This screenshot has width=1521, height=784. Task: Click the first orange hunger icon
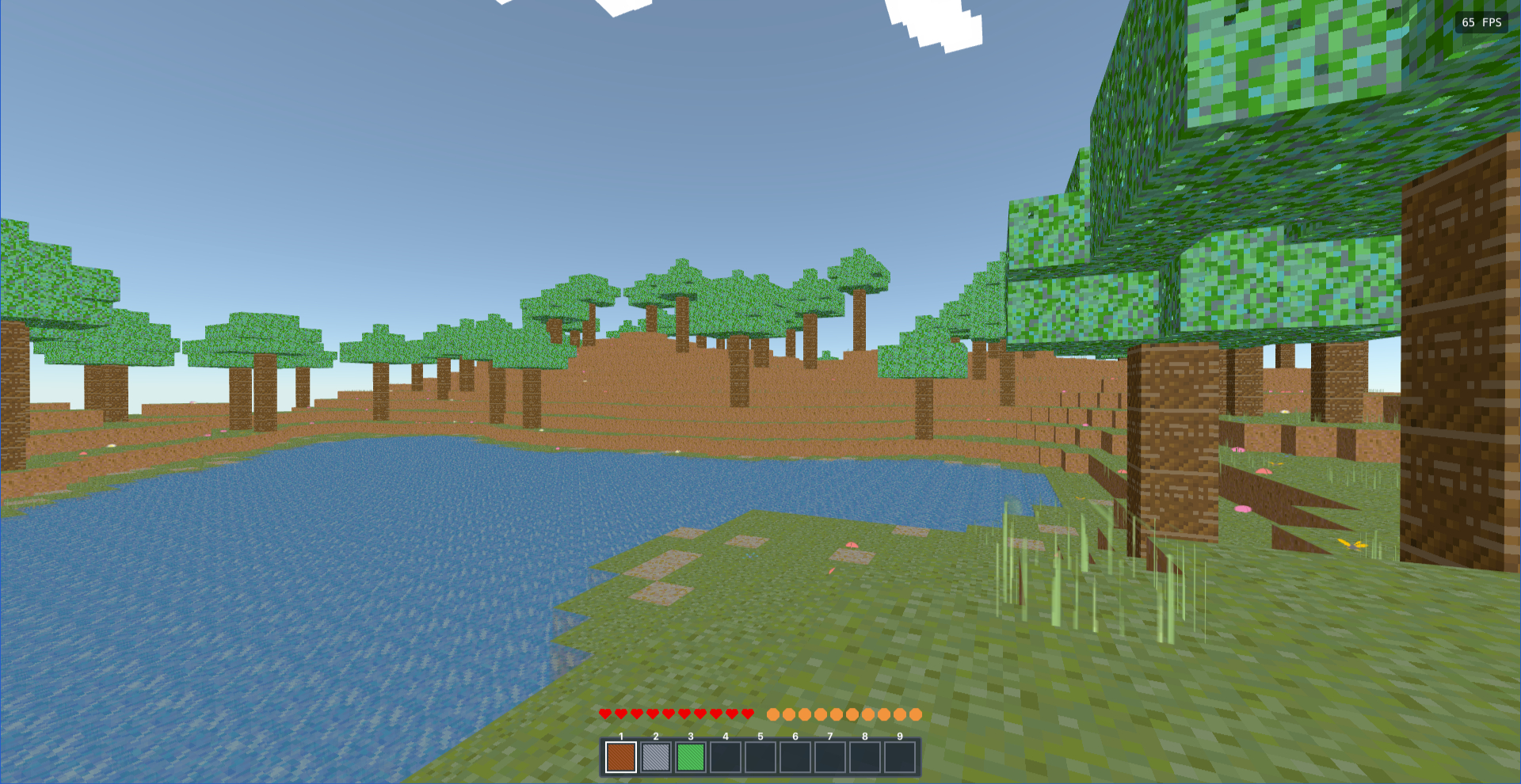tap(772, 713)
